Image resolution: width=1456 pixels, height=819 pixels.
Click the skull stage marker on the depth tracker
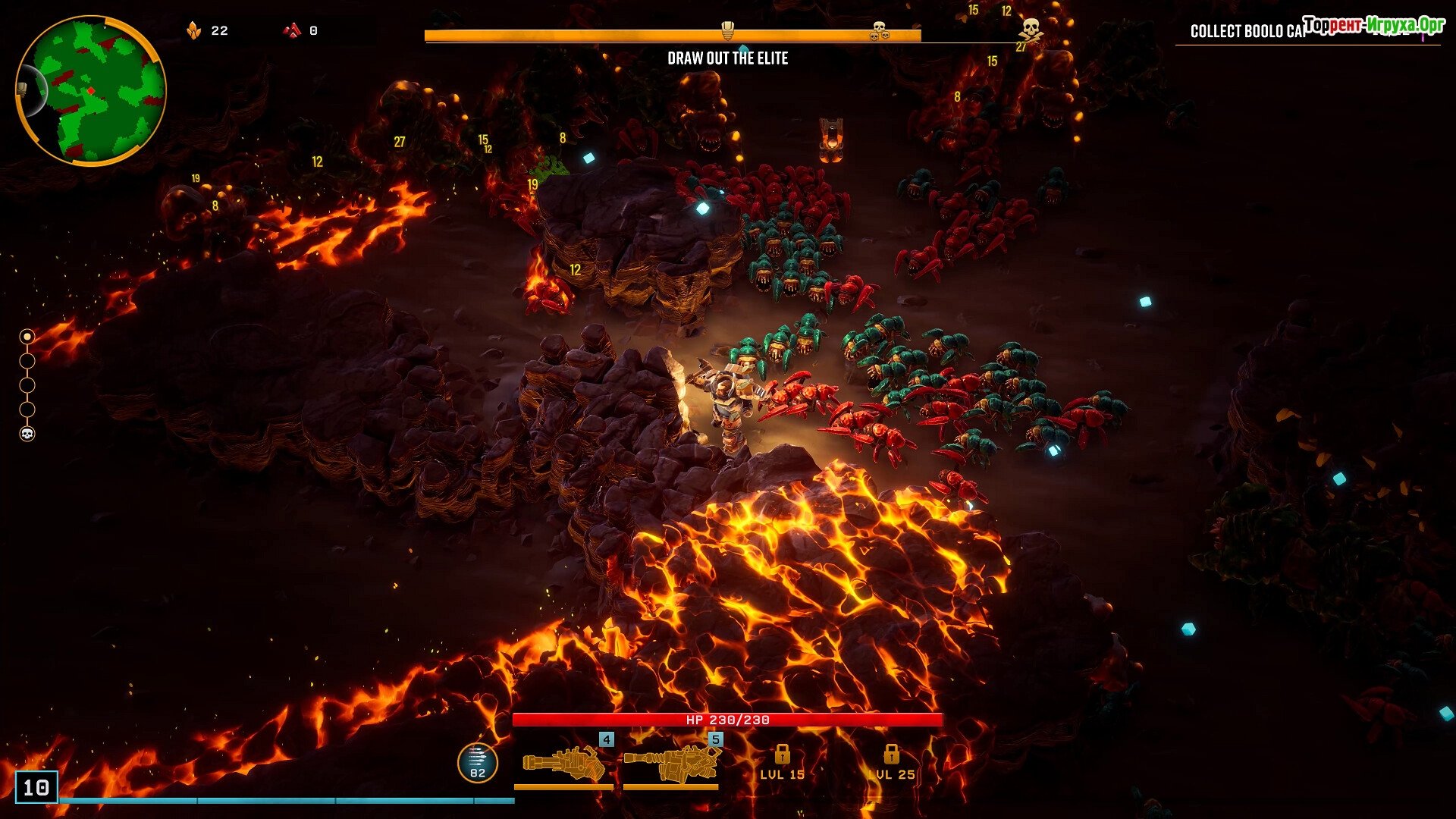click(27, 434)
